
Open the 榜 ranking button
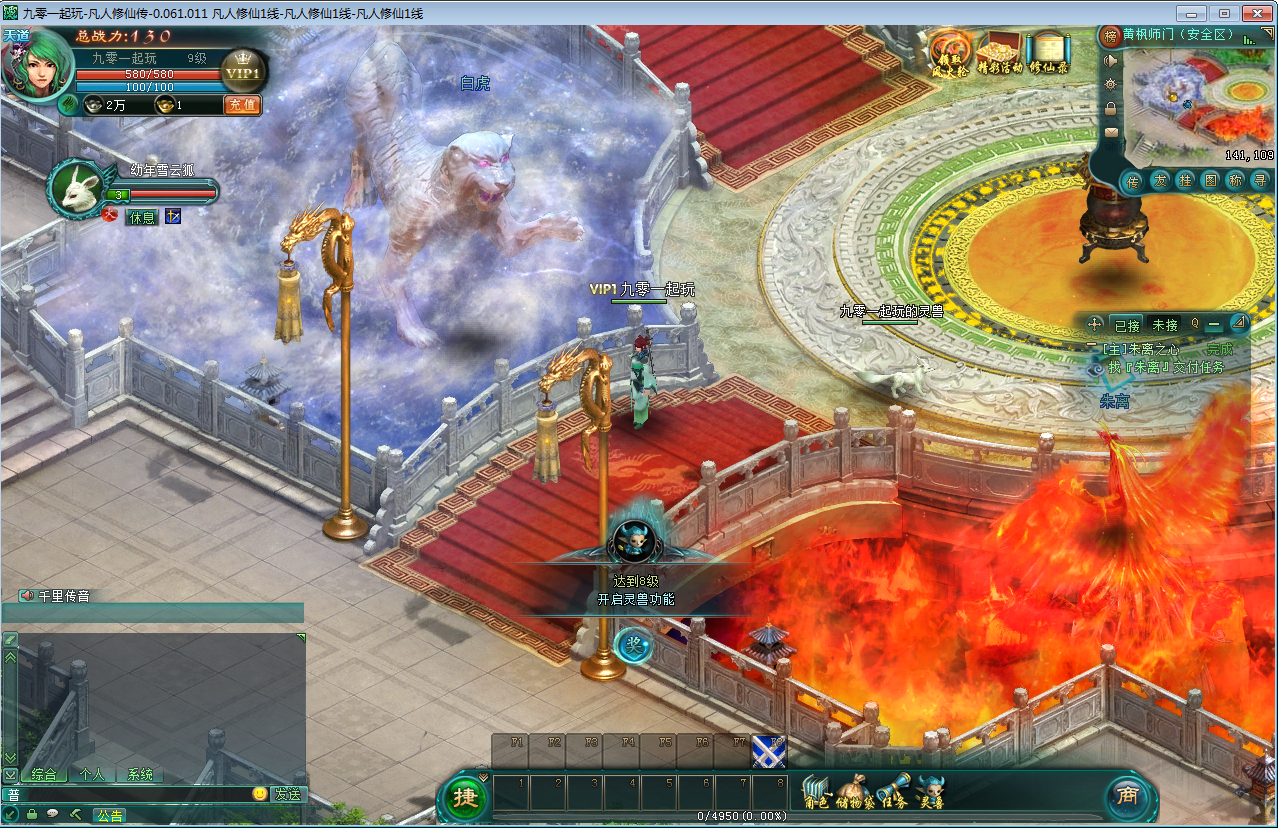[1110, 36]
